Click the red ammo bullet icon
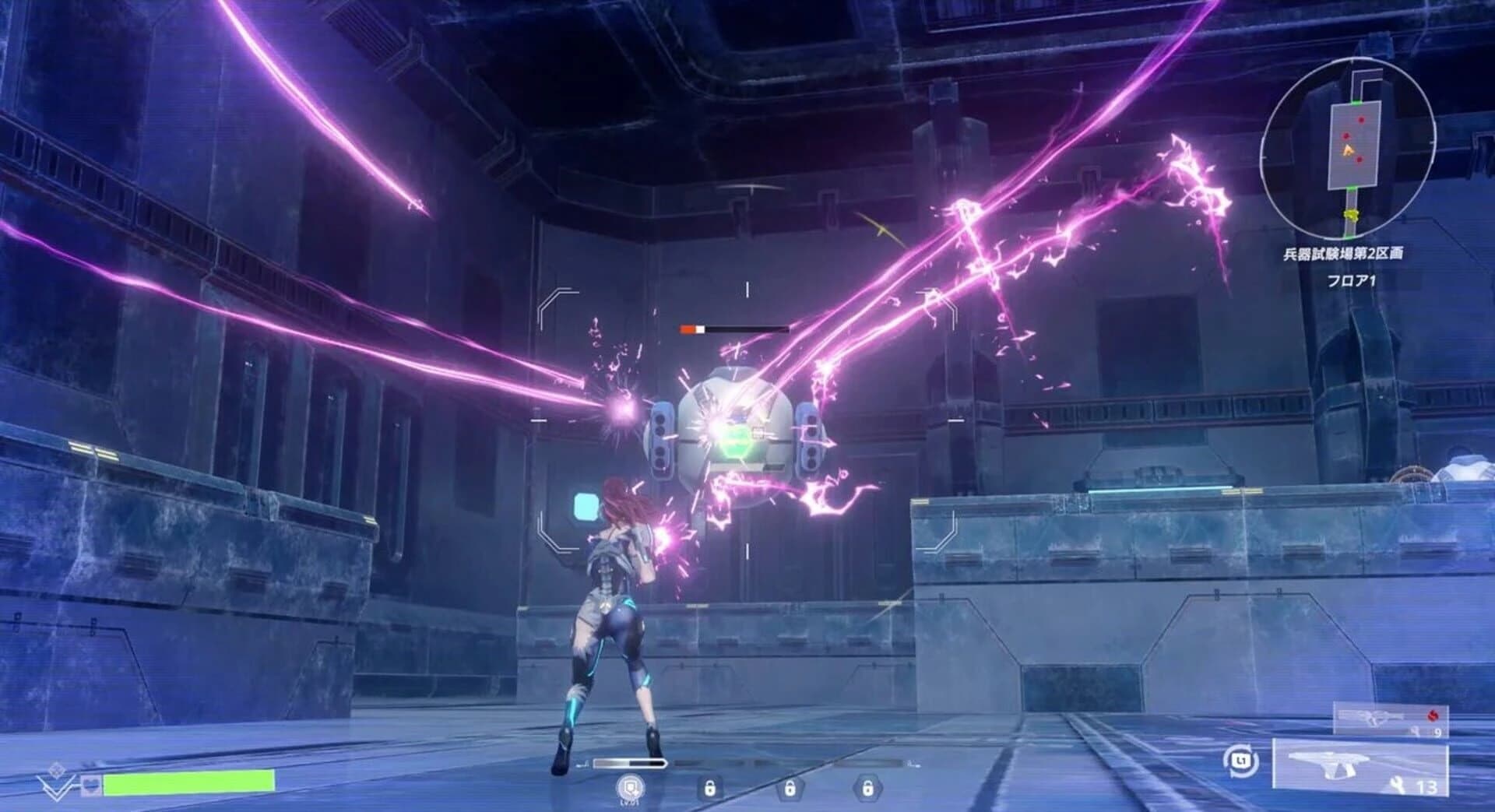 [x=1433, y=716]
